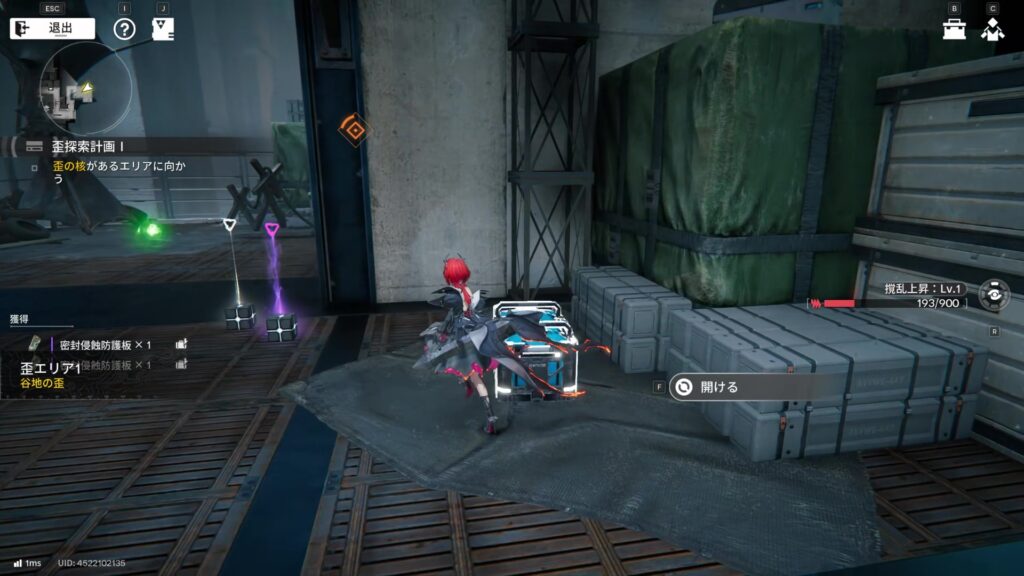Open the question mark help icon

pos(124,28)
